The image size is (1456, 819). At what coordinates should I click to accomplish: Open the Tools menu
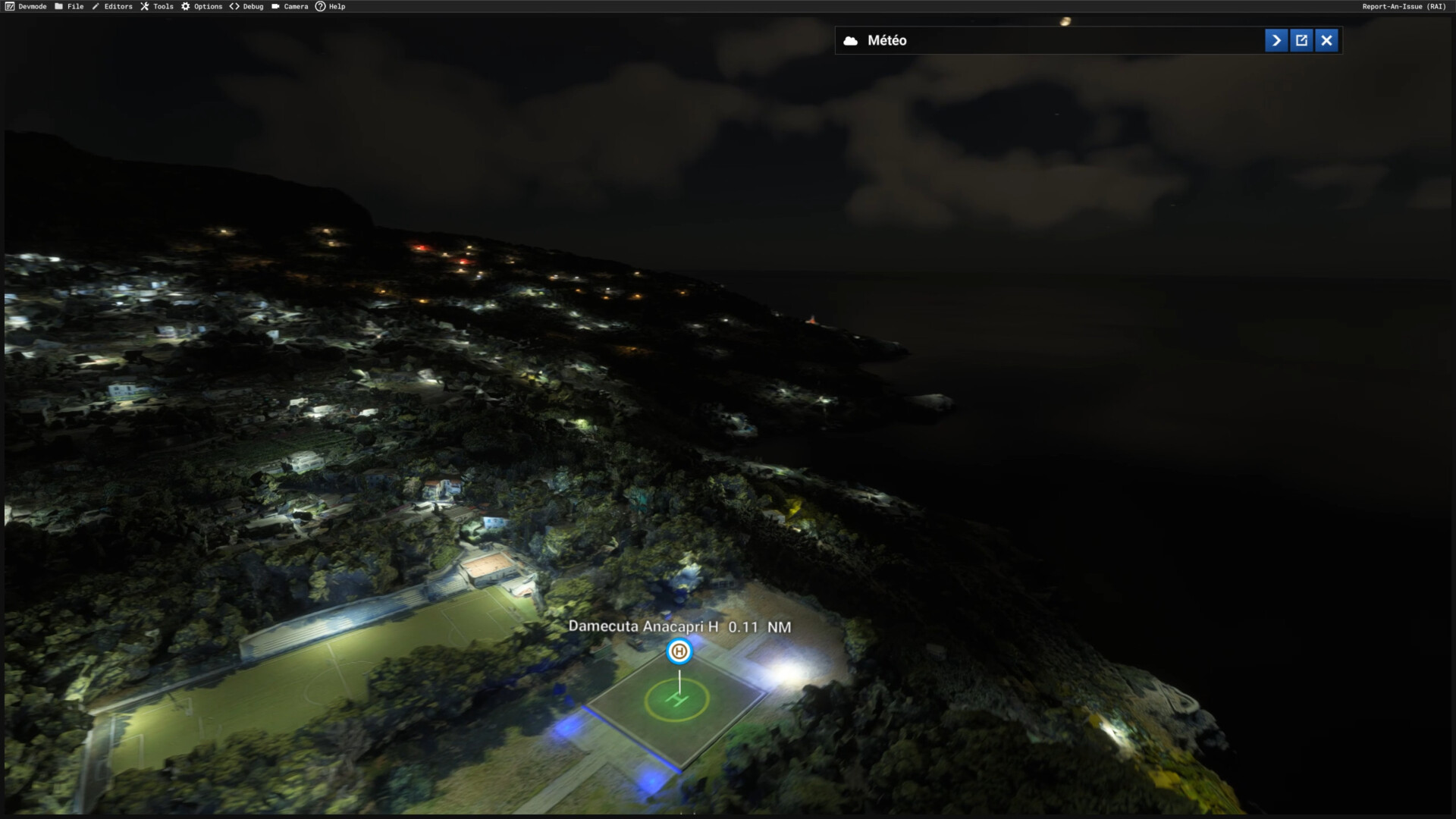157,6
